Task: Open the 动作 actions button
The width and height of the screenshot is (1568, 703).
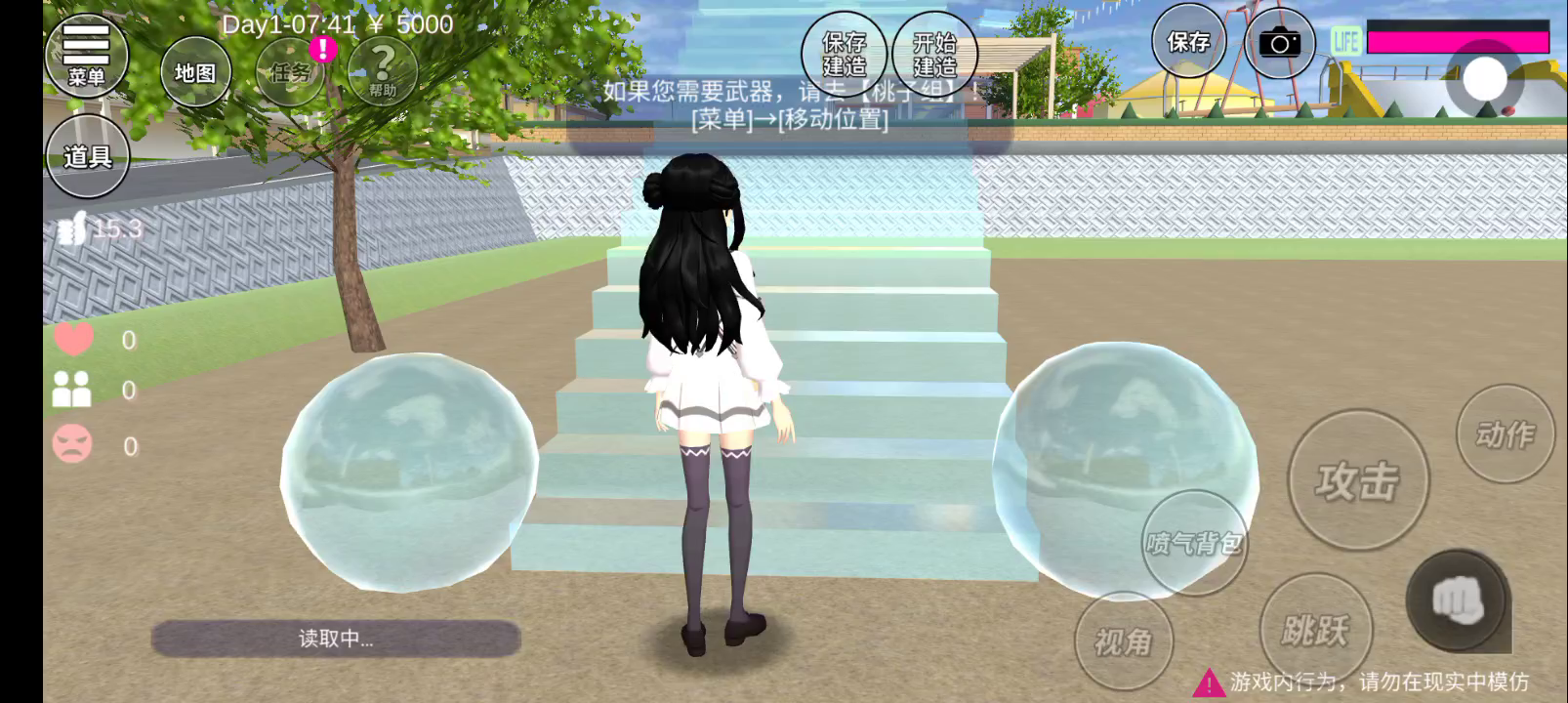Action: pyautogui.click(x=1505, y=434)
